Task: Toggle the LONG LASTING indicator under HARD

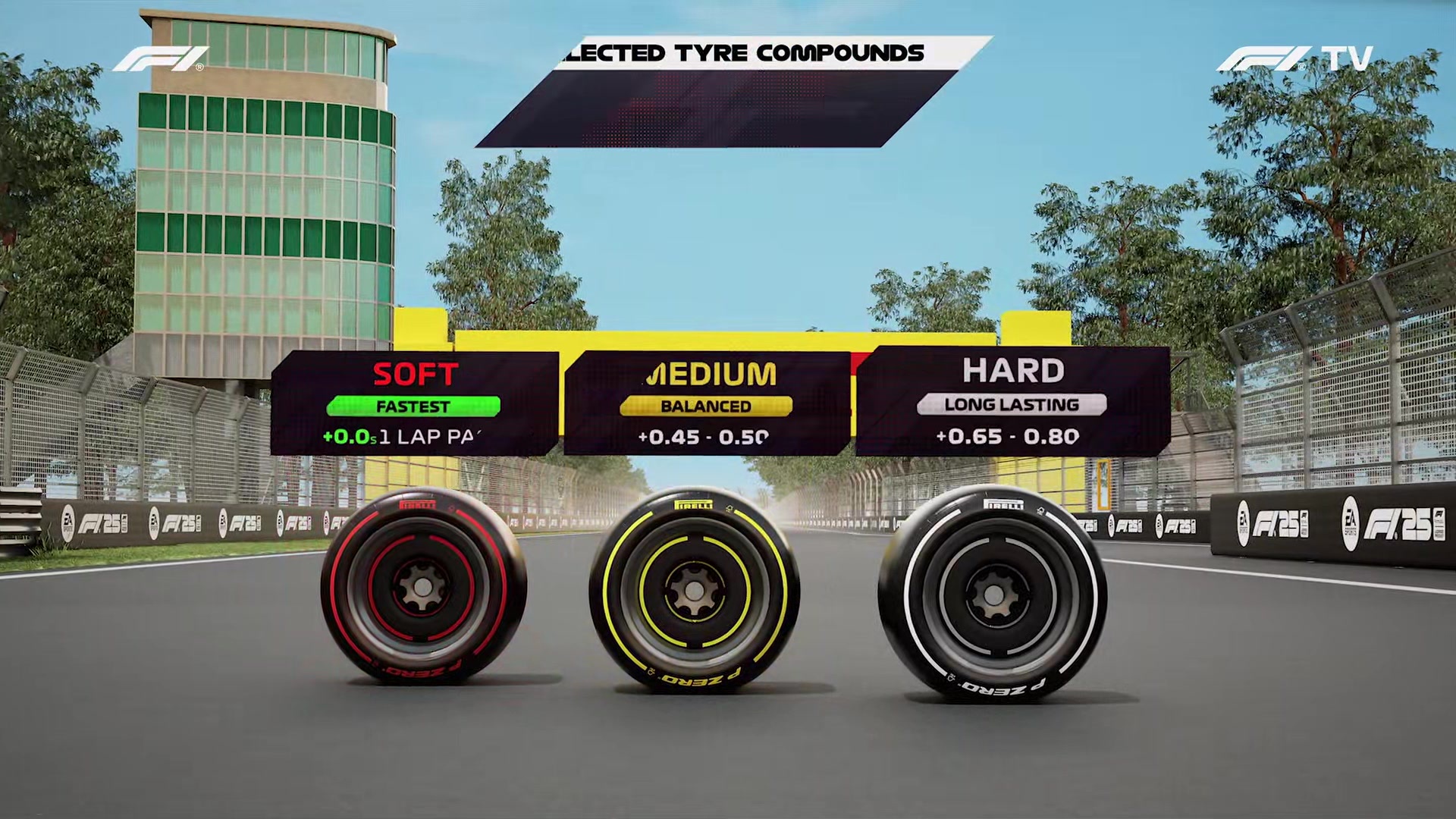Action: click(x=1011, y=404)
